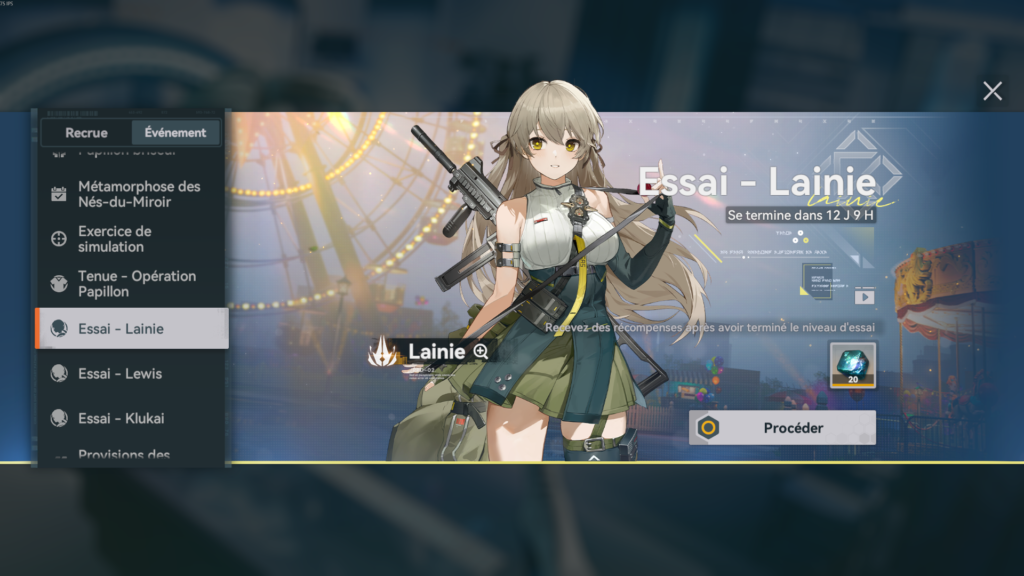Viewport: 1024px width, 576px height.
Task: Open the Essai - Lewis trial
Action: [x=132, y=374]
